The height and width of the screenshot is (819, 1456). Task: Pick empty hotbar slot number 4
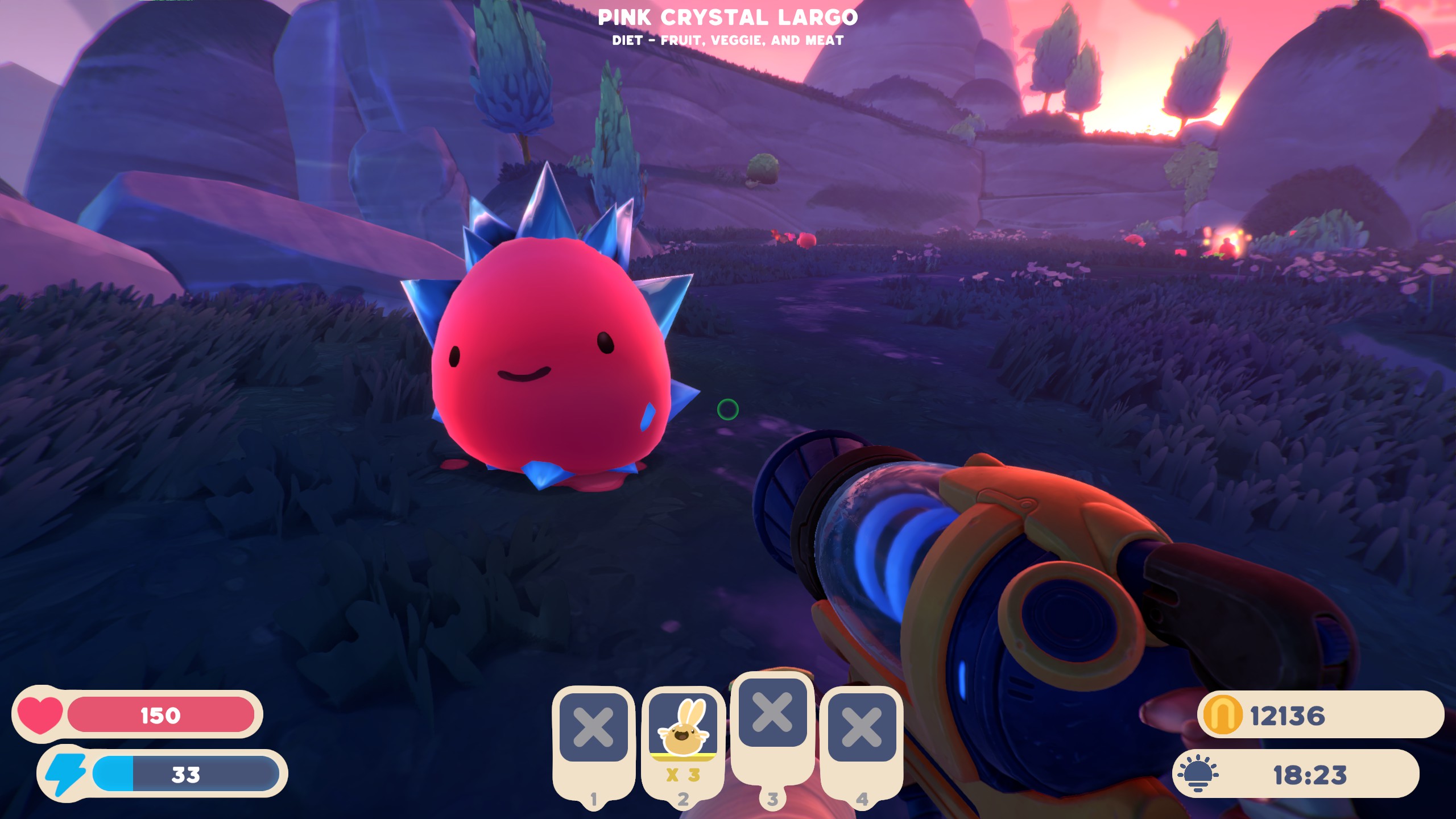[x=862, y=727]
